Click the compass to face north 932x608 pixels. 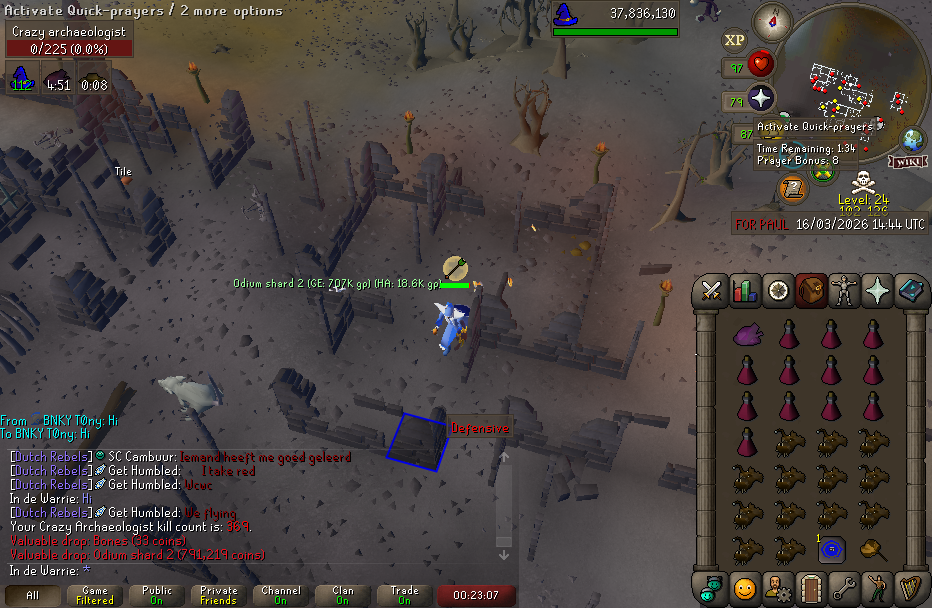(772, 20)
